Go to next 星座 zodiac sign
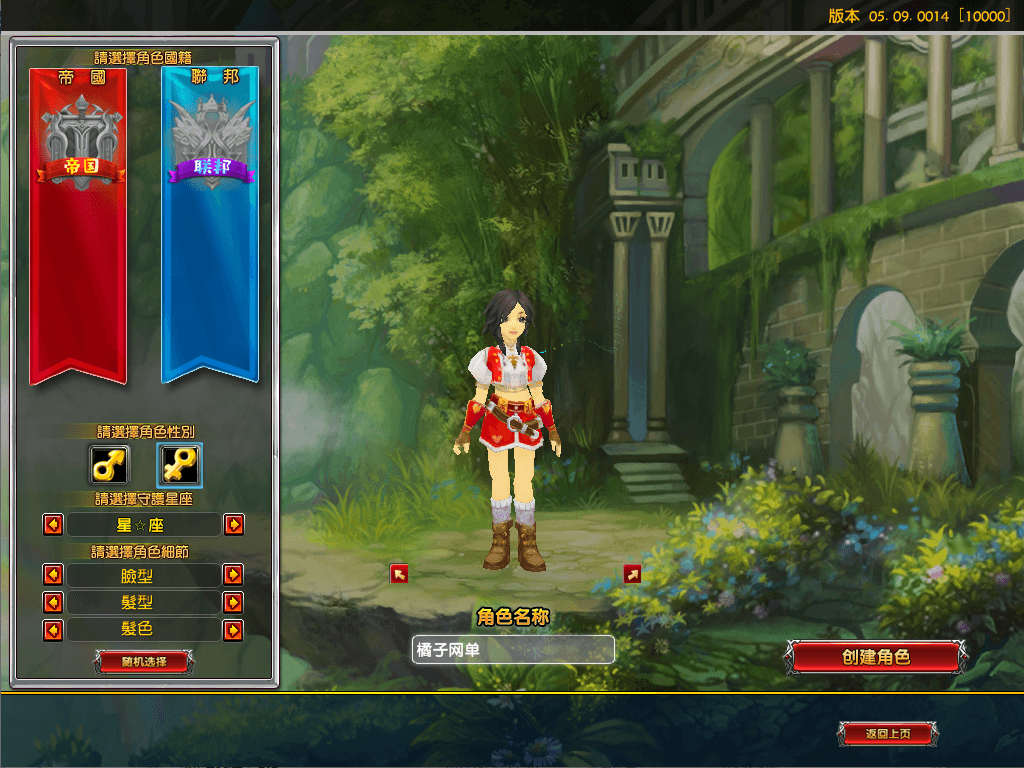The width and height of the screenshot is (1024, 768). 233,524
